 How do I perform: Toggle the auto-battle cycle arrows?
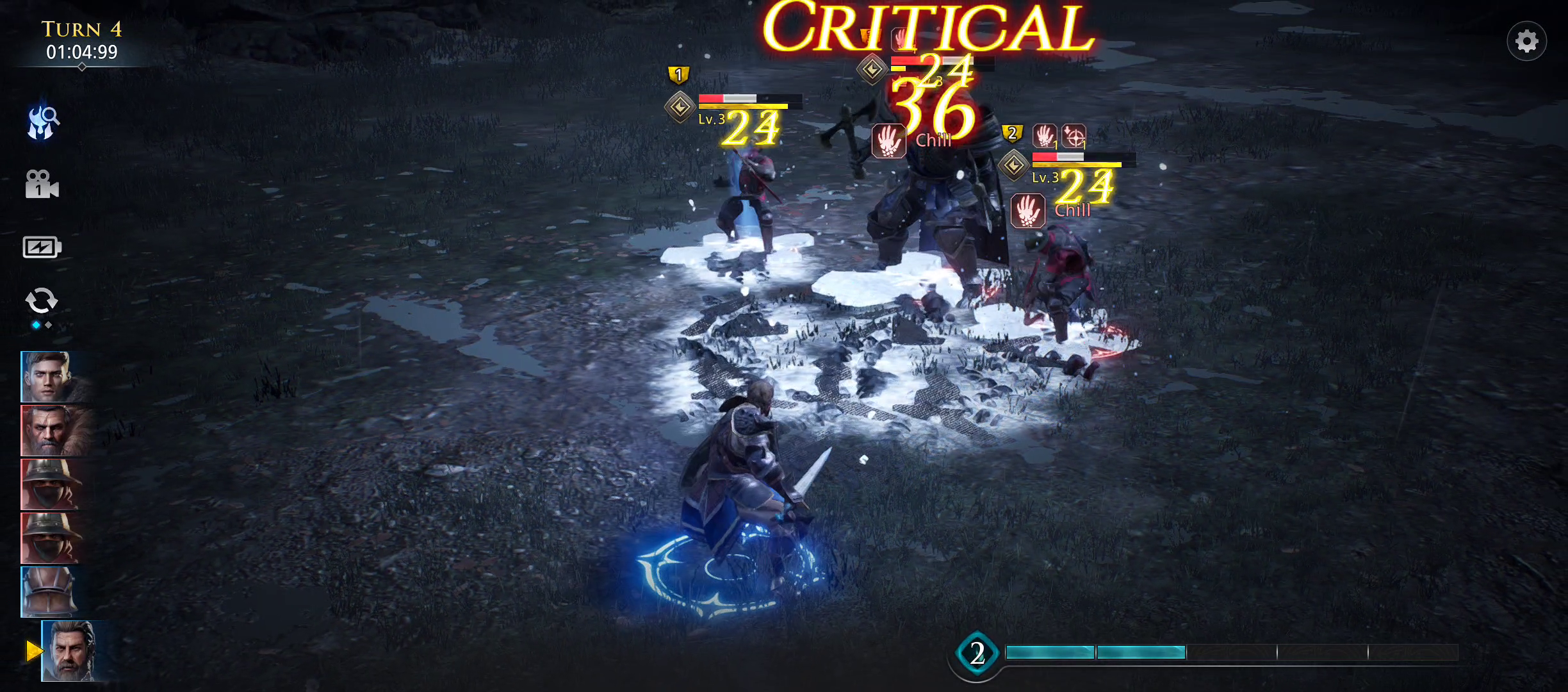coord(42,301)
